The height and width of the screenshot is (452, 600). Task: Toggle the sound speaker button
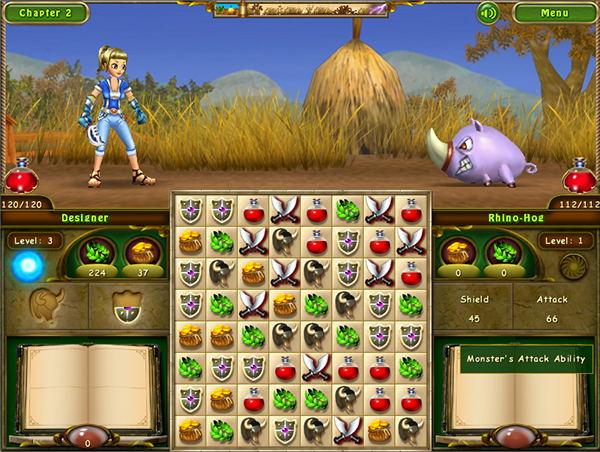point(488,13)
